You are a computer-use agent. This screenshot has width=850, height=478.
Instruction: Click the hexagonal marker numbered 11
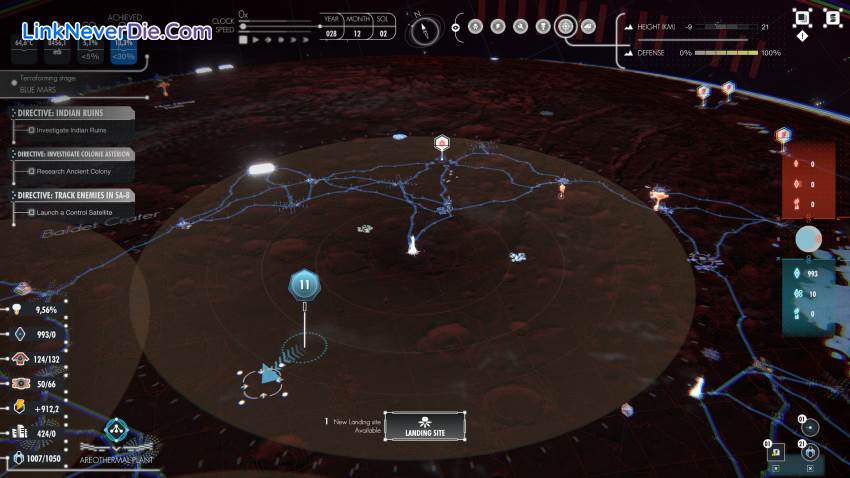[x=304, y=286]
